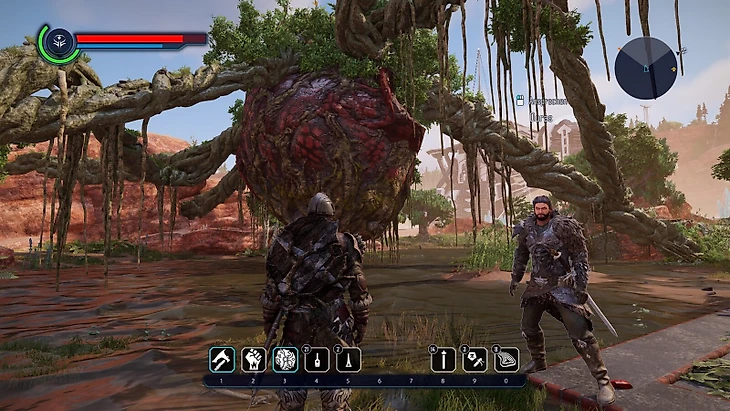Screen dimensions: 730x411
Task: Select the axe weapon in hotbar slot 1
Action: point(222,359)
